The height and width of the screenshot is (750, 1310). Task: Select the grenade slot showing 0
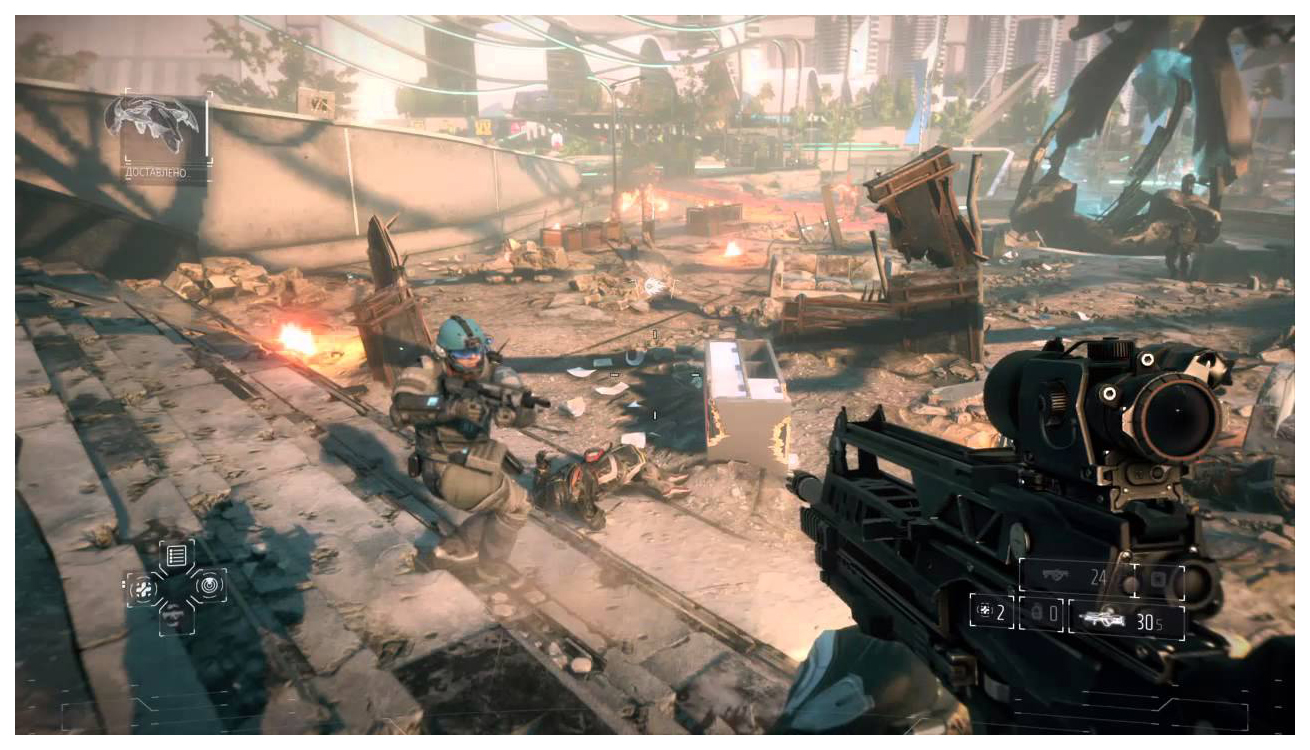point(1041,613)
